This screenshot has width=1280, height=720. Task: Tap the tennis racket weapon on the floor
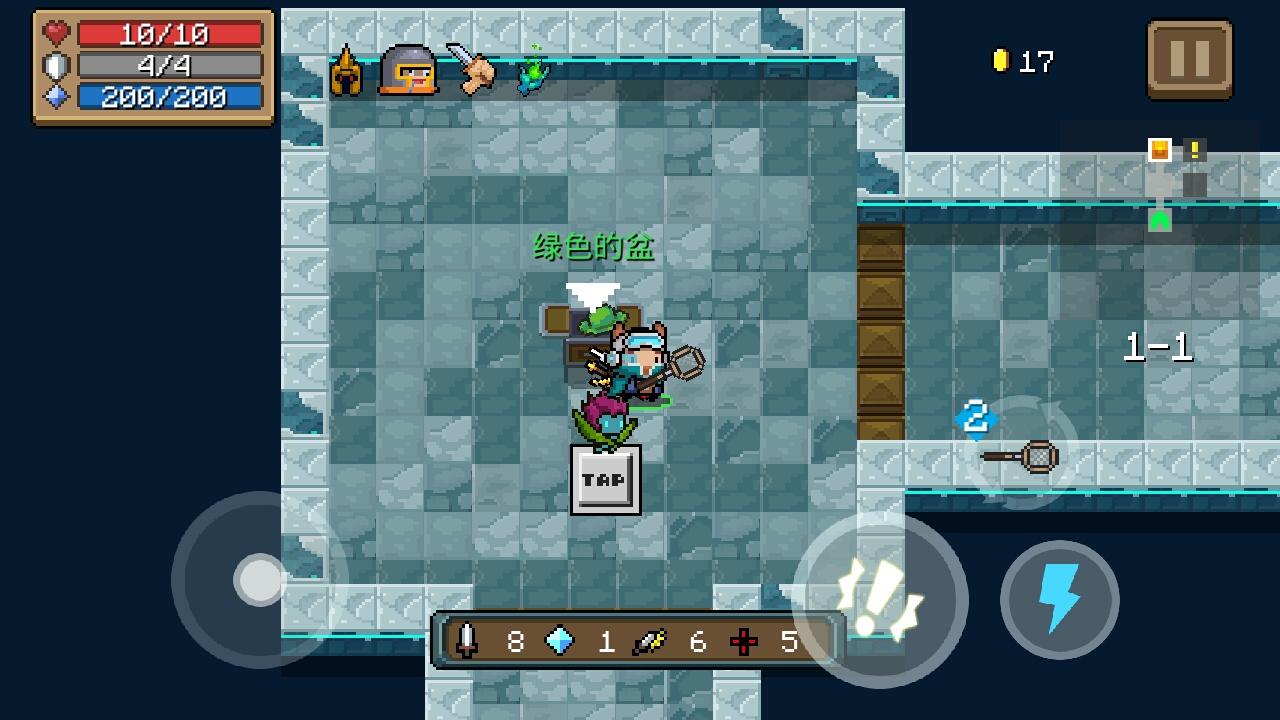1022,457
